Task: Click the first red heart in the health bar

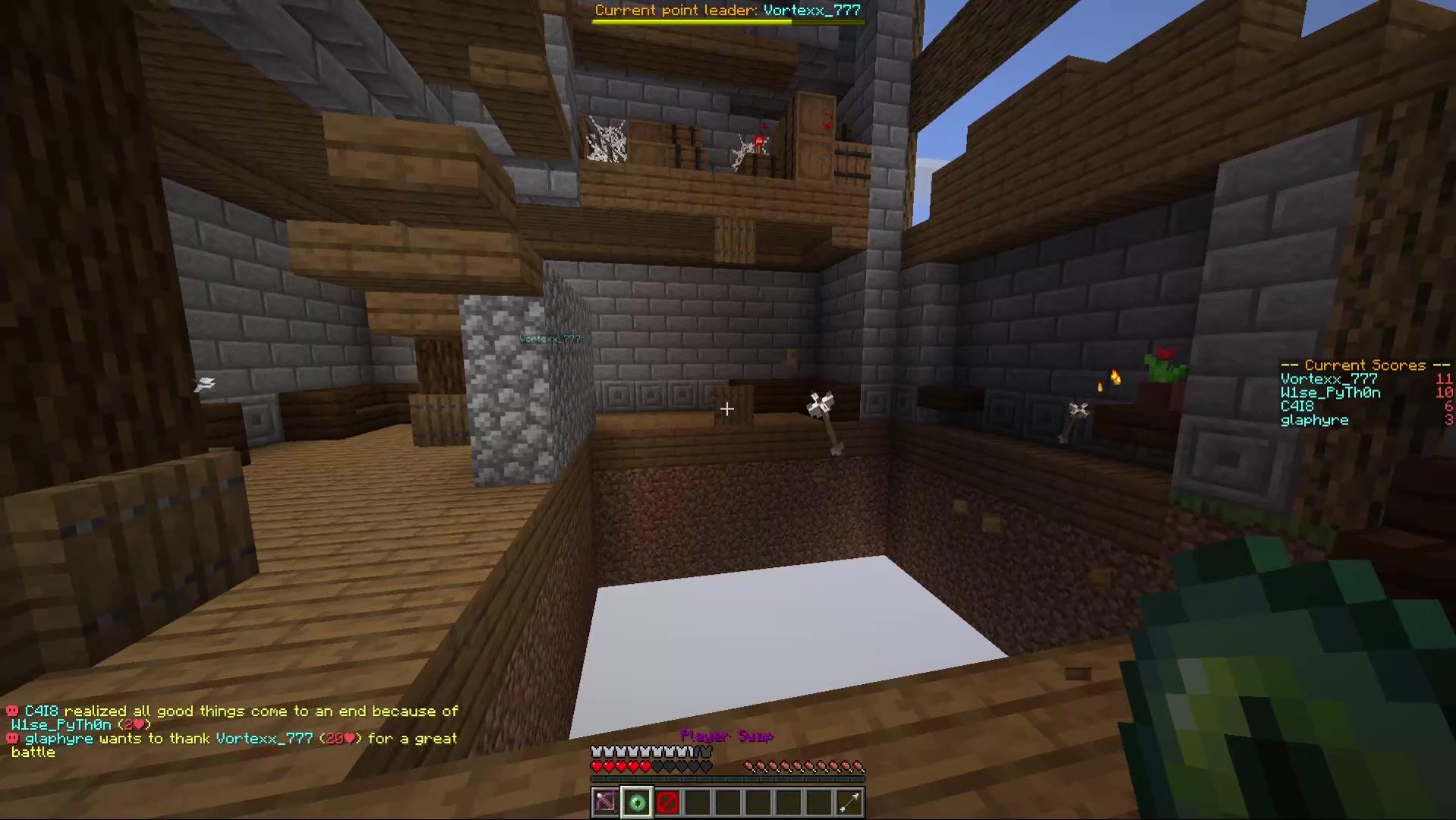Action: click(597, 766)
